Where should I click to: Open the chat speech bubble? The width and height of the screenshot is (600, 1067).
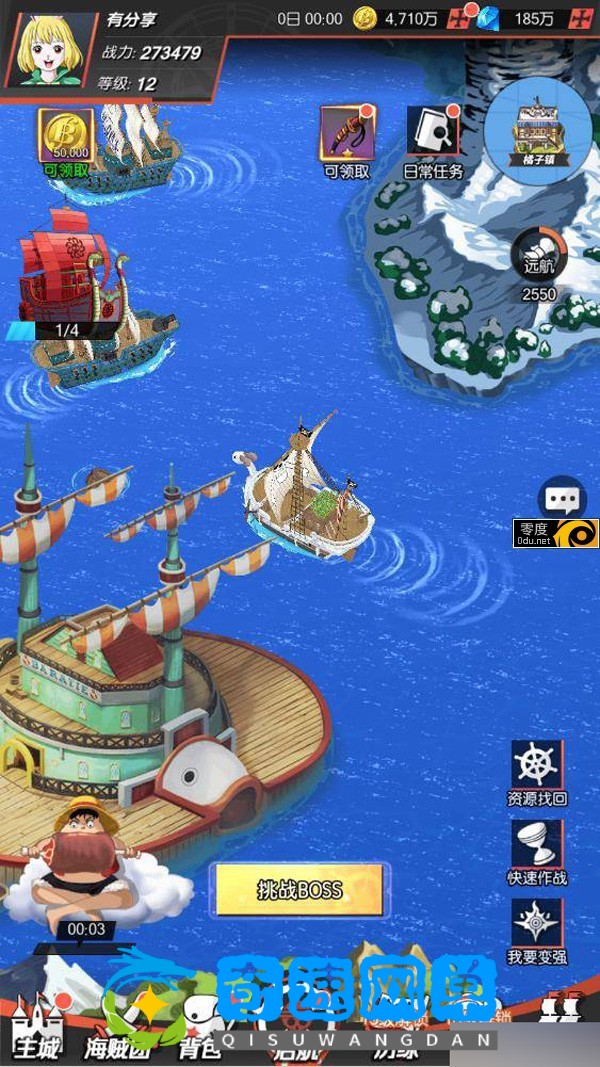click(562, 498)
